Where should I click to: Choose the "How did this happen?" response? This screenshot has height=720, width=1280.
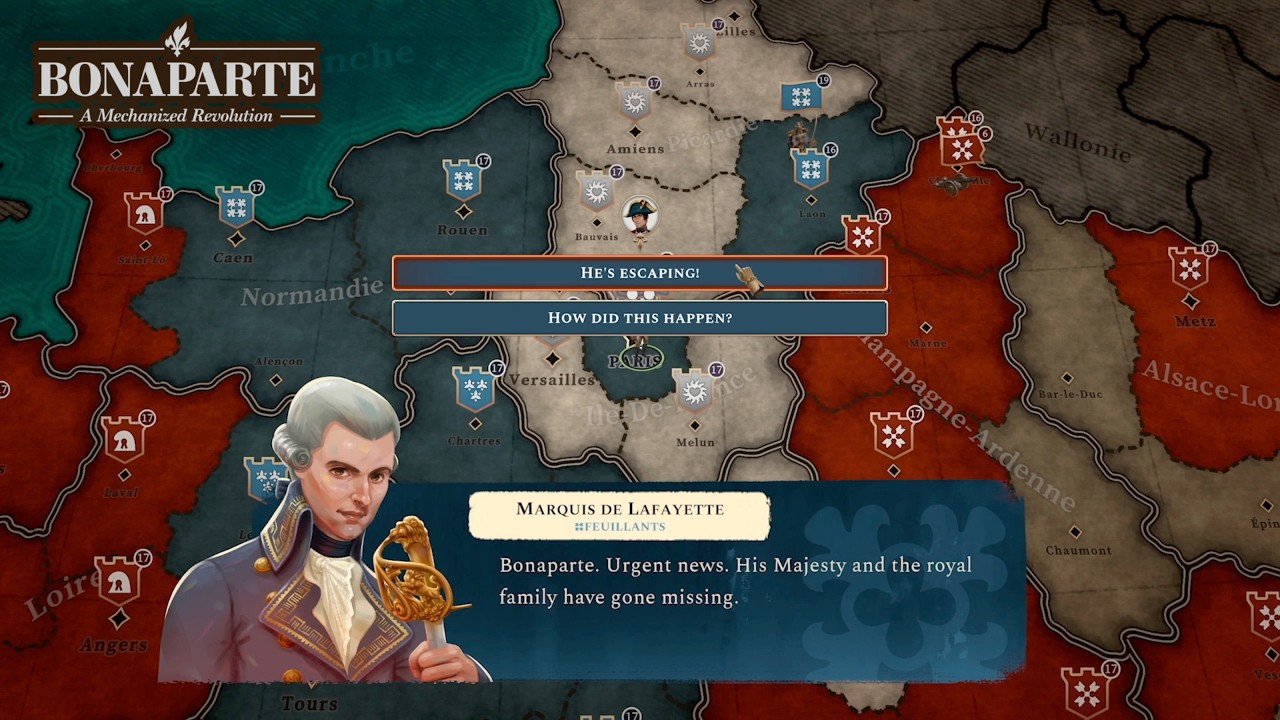[640, 318]
